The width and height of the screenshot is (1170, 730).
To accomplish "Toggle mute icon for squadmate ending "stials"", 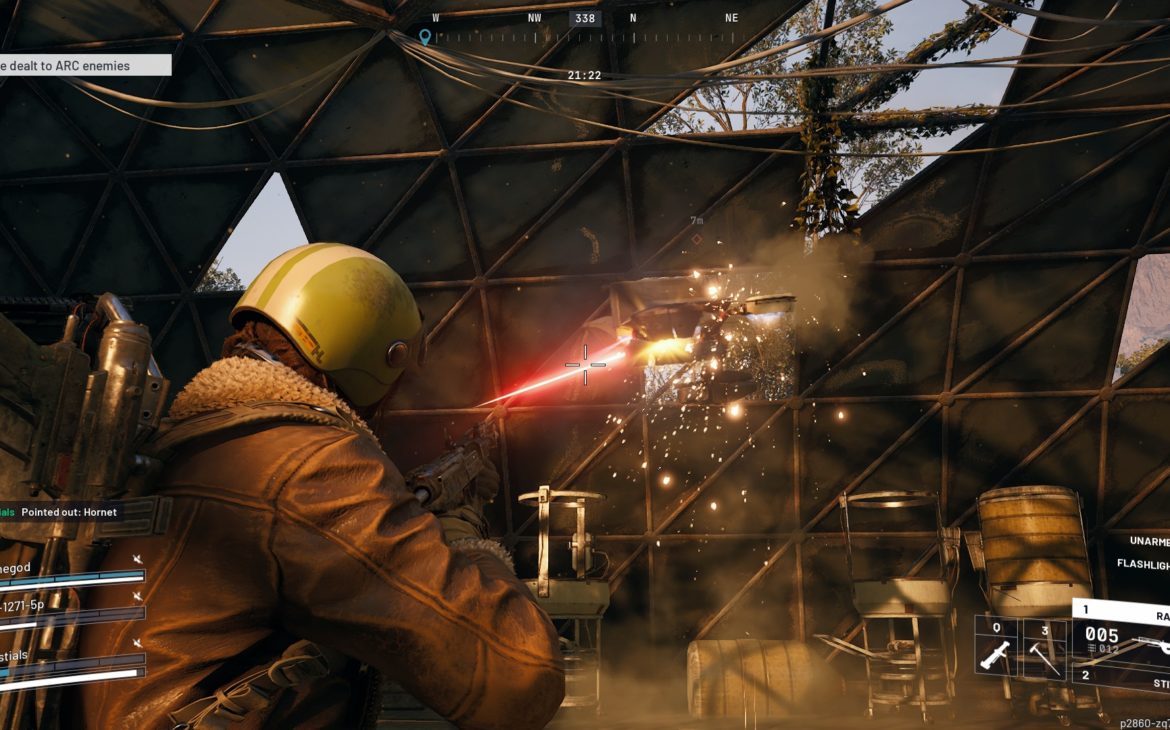I will (x=138, y=643).
